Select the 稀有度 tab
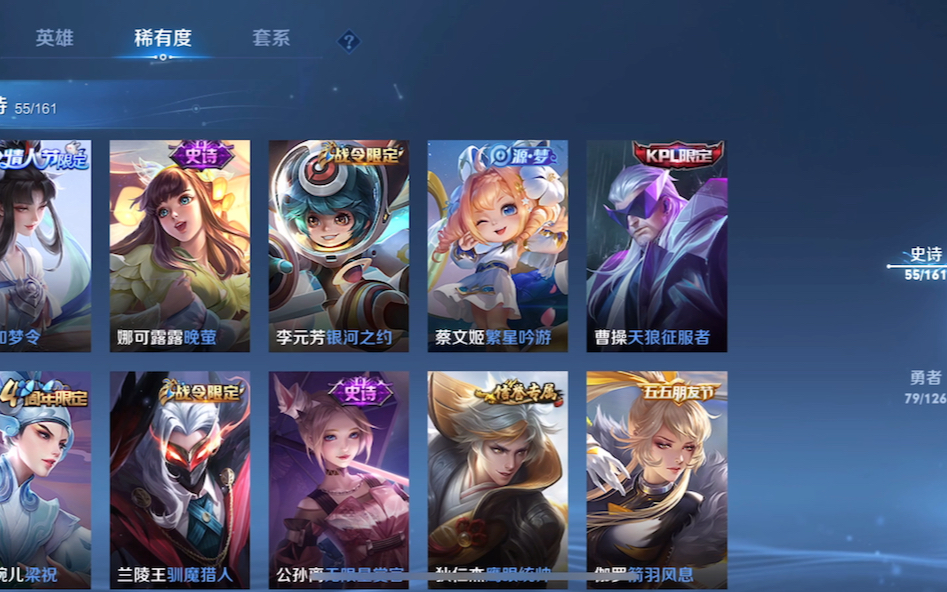 coord(163,38)
